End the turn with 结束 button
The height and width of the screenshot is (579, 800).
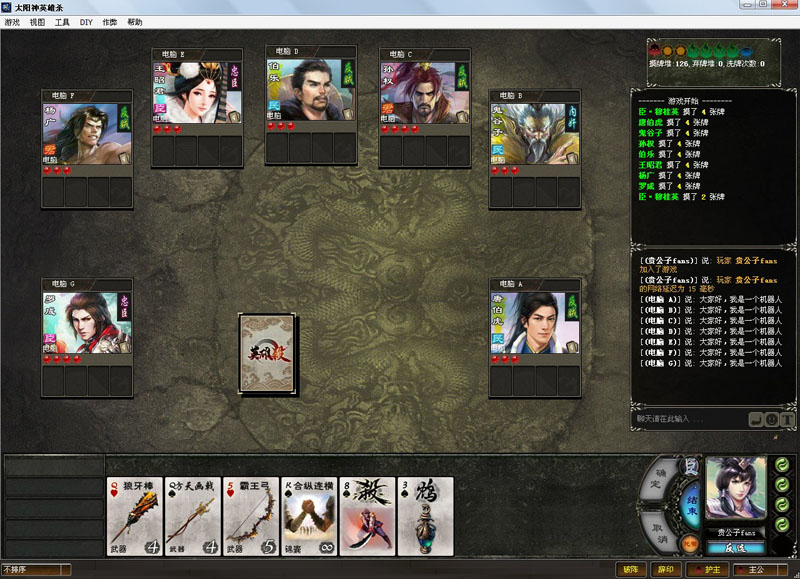tap(691, 498)
